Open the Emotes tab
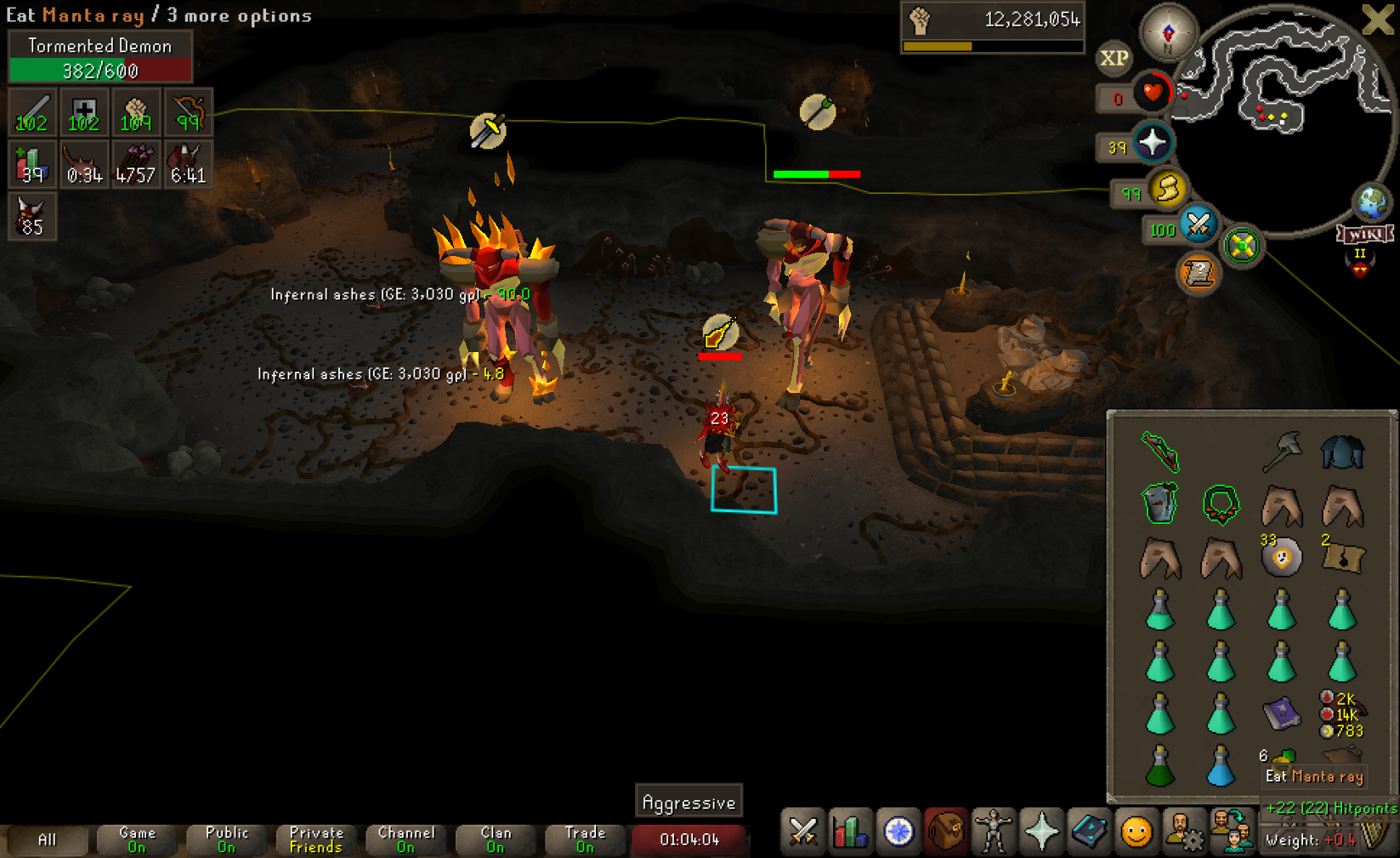 click(x=1136, y=832)
